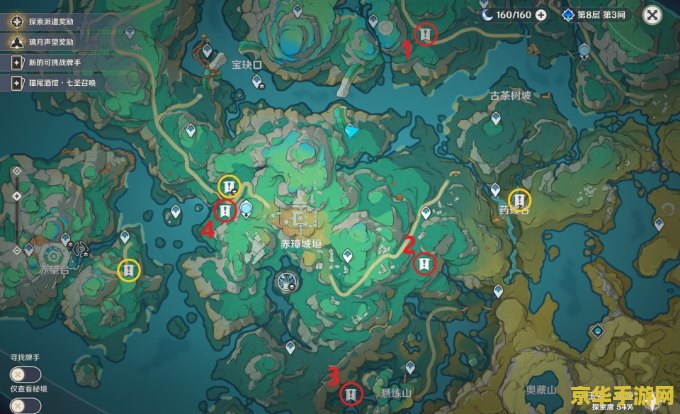Select the domain icon south of 赤璋城垣

288,283
